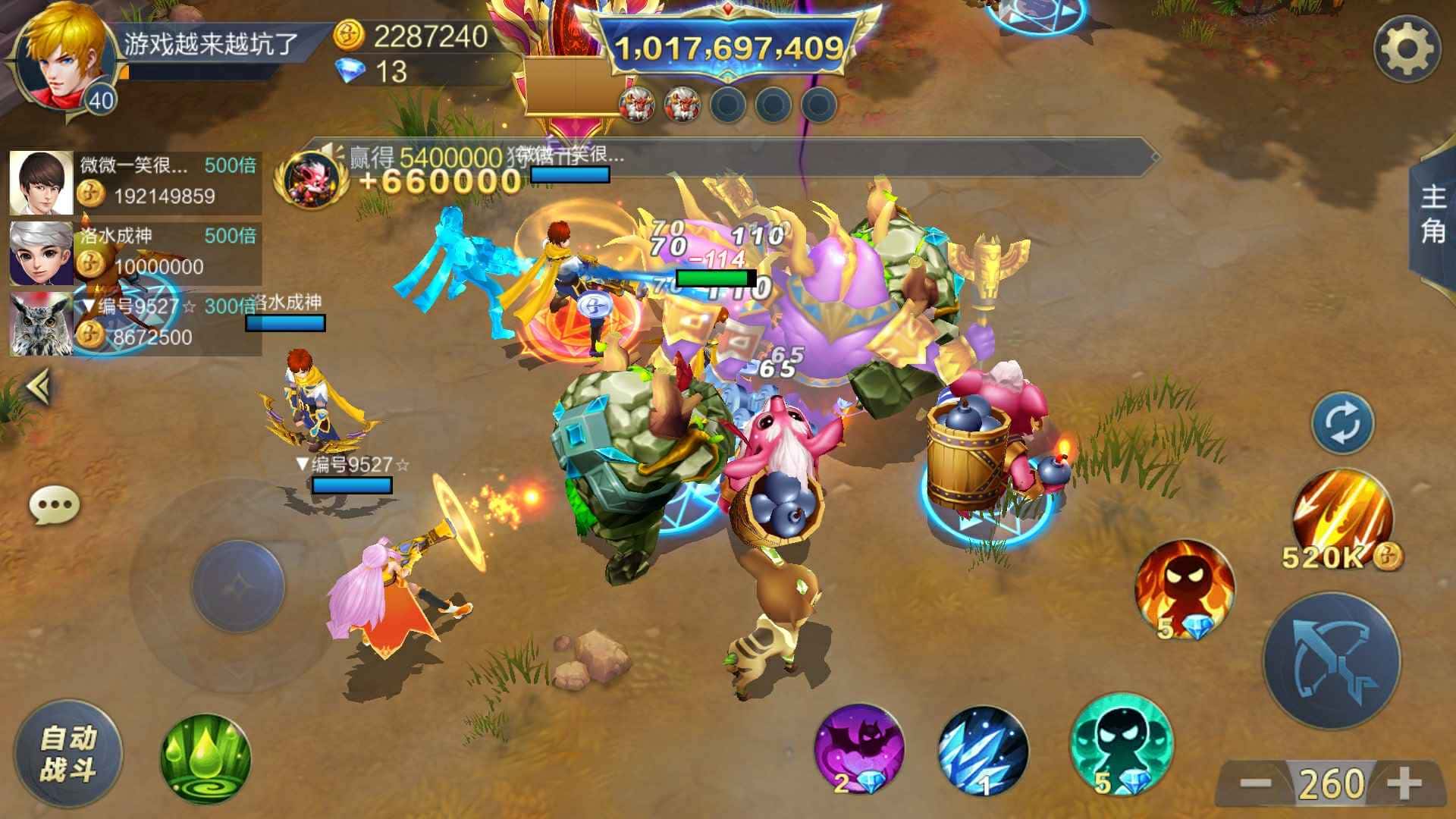Open the gear settings menu
The width and height of the screenshot is (1456, 819).
1407,49
